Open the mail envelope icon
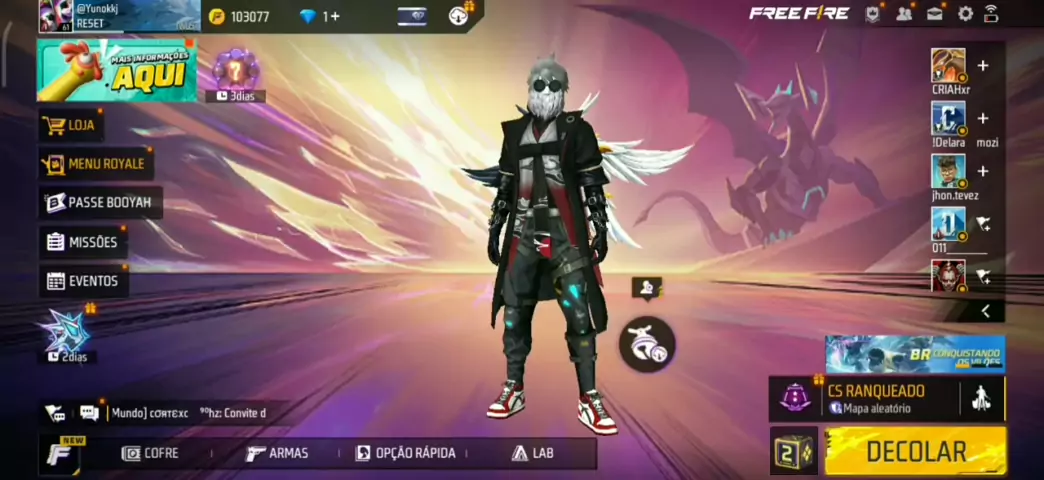This screenshot has width=1044, height=480. point(935,14)
